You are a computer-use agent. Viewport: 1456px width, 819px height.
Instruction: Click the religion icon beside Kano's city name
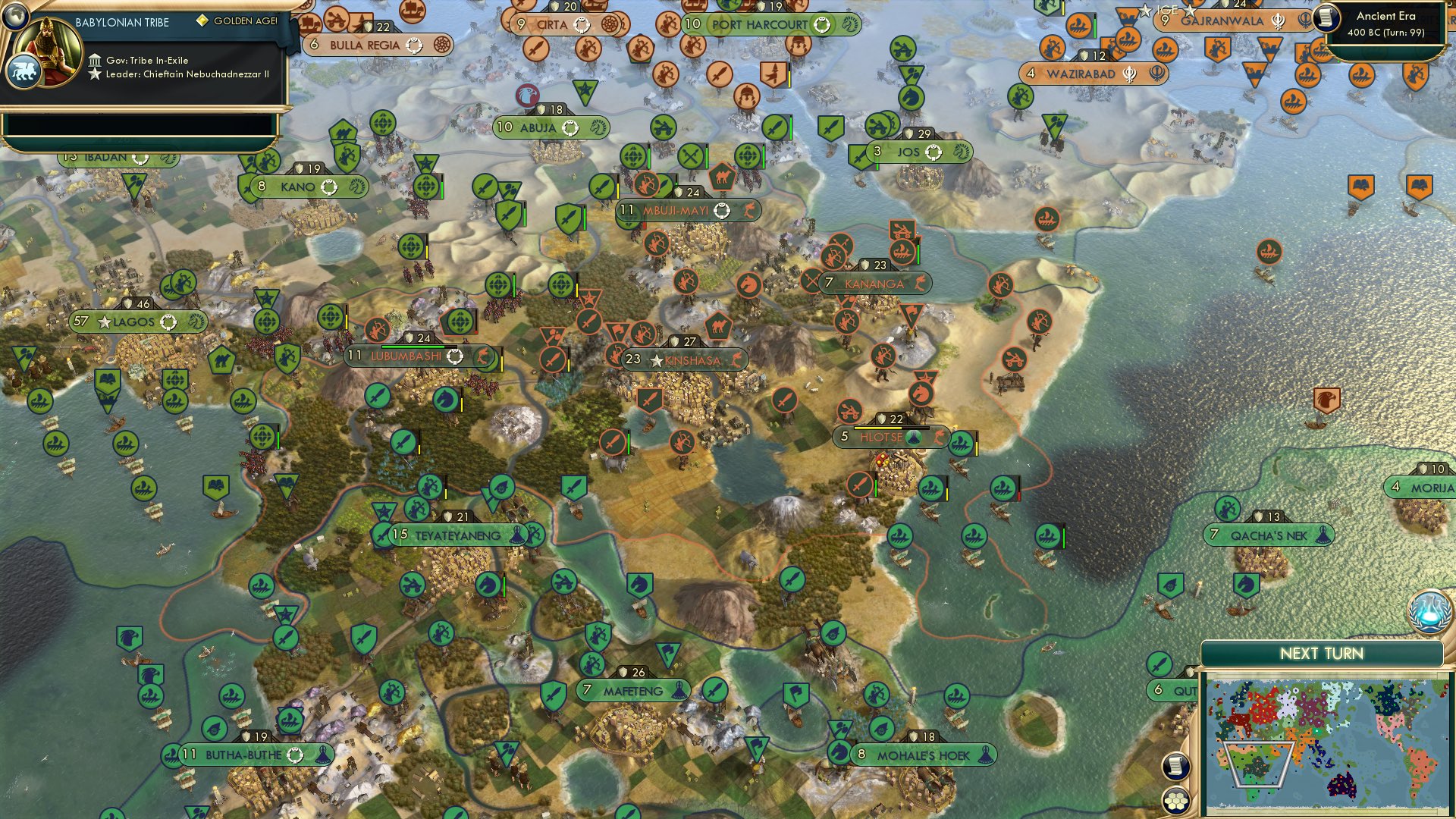328,185
